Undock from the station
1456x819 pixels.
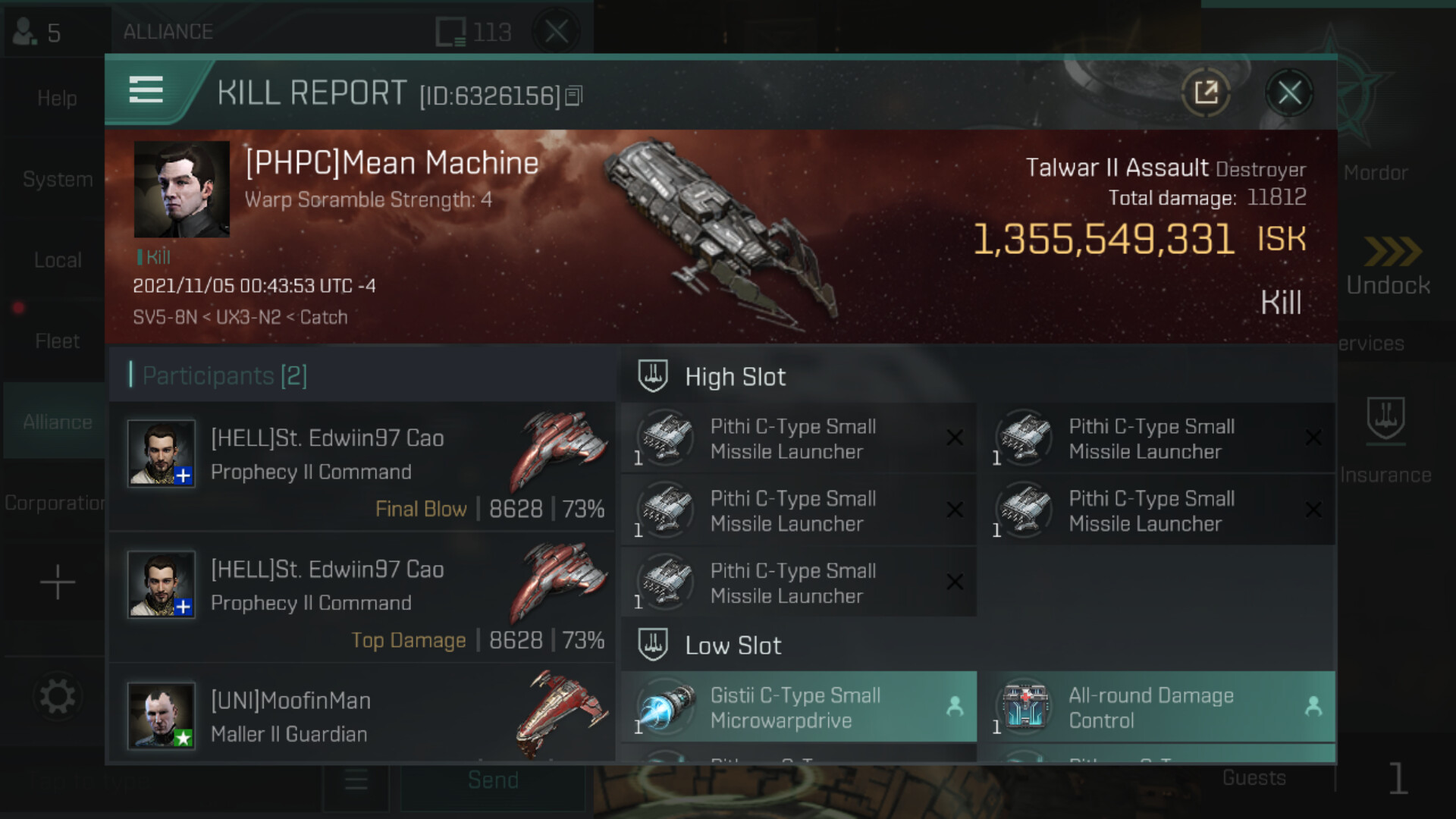[x=1388, y=267]
